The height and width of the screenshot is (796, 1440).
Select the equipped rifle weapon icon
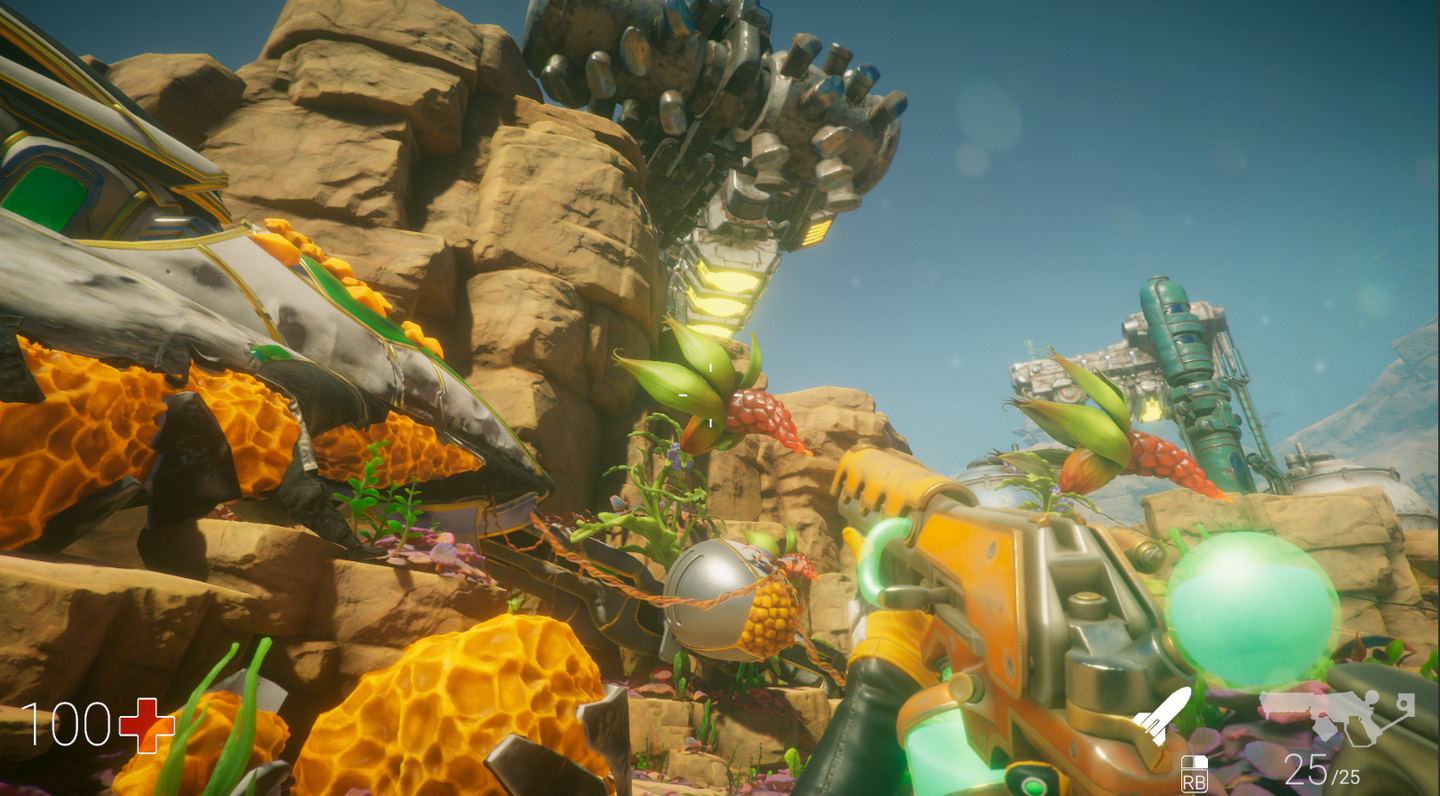(x=1336, y=715)
